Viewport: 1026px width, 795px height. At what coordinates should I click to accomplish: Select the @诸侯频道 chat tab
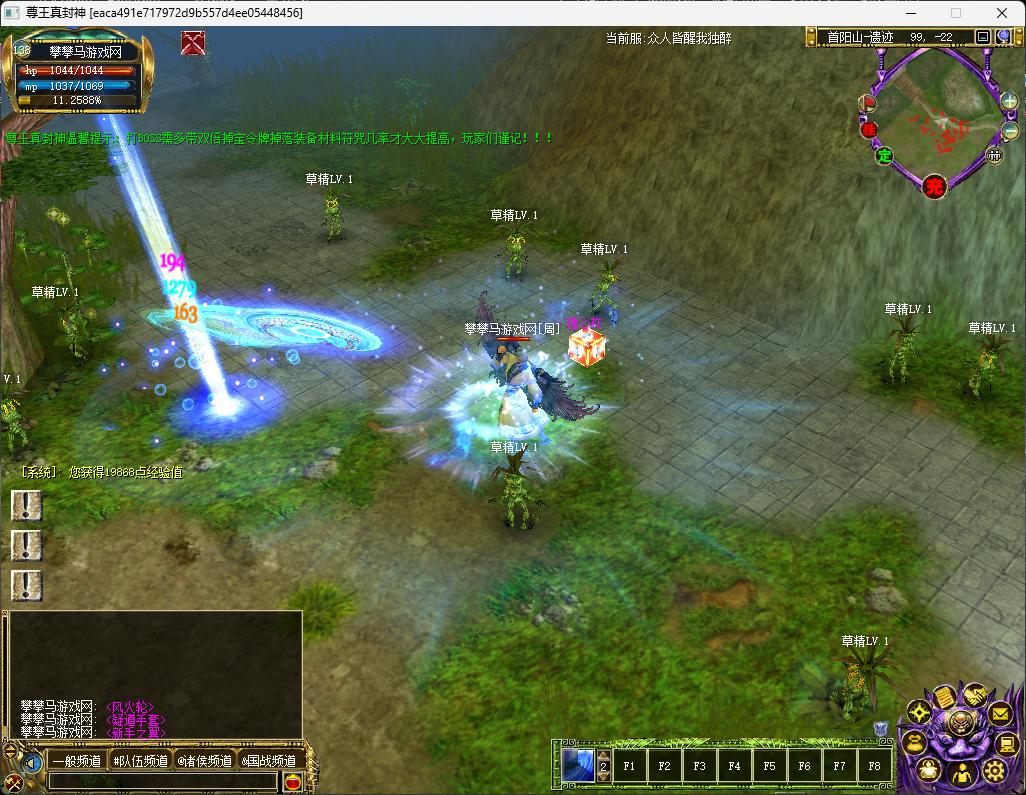[204, 761]
